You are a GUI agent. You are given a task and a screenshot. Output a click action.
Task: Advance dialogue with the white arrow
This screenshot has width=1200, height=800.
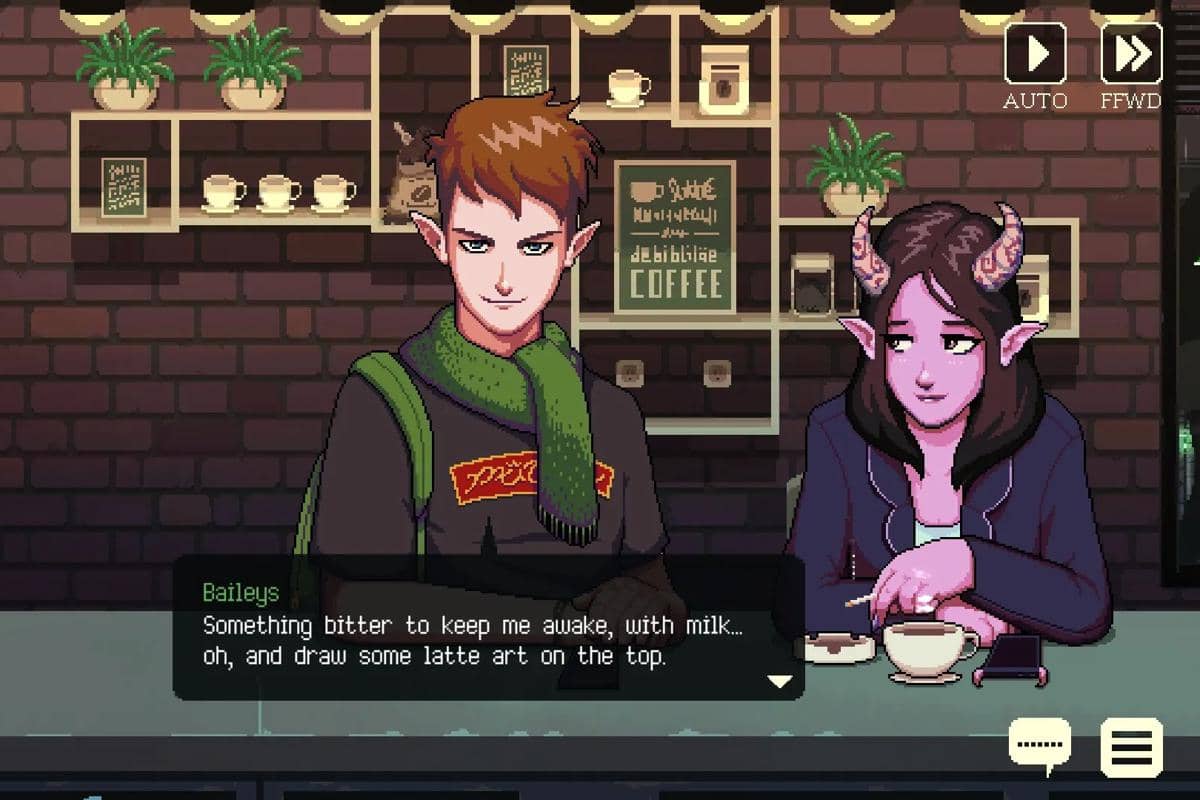(779, 681)
